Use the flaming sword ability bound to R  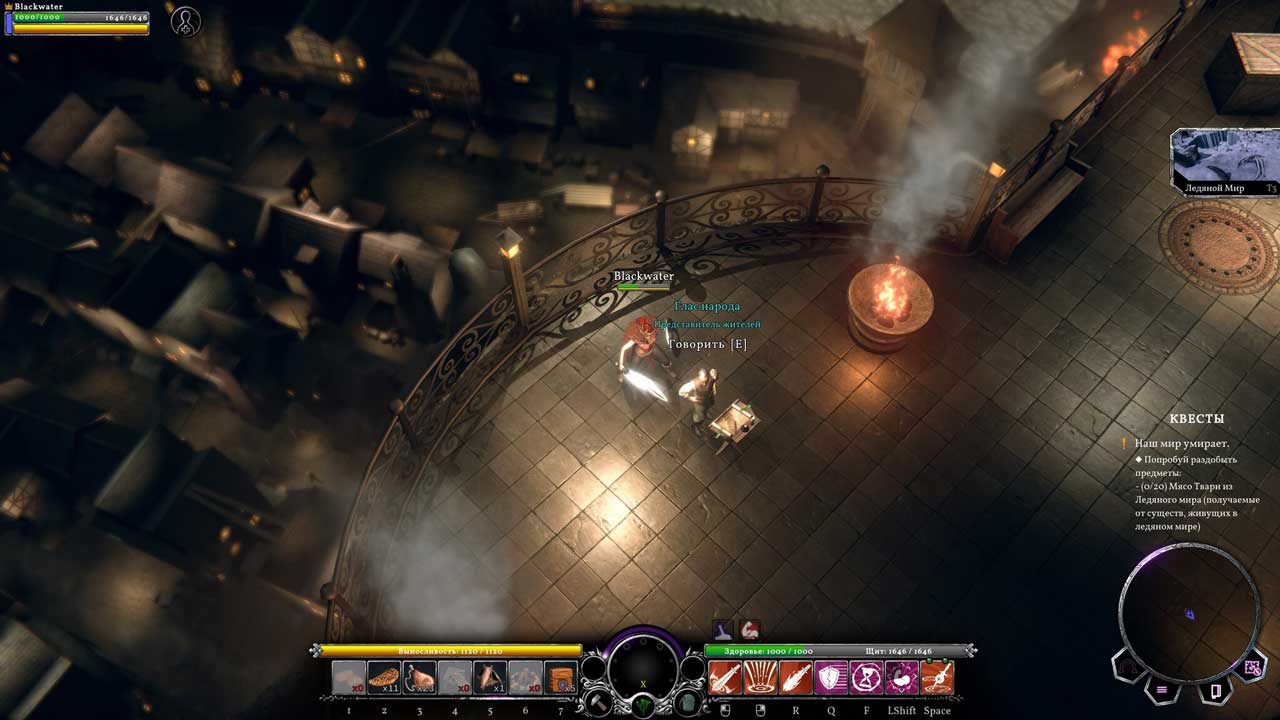tap(796, 678)
